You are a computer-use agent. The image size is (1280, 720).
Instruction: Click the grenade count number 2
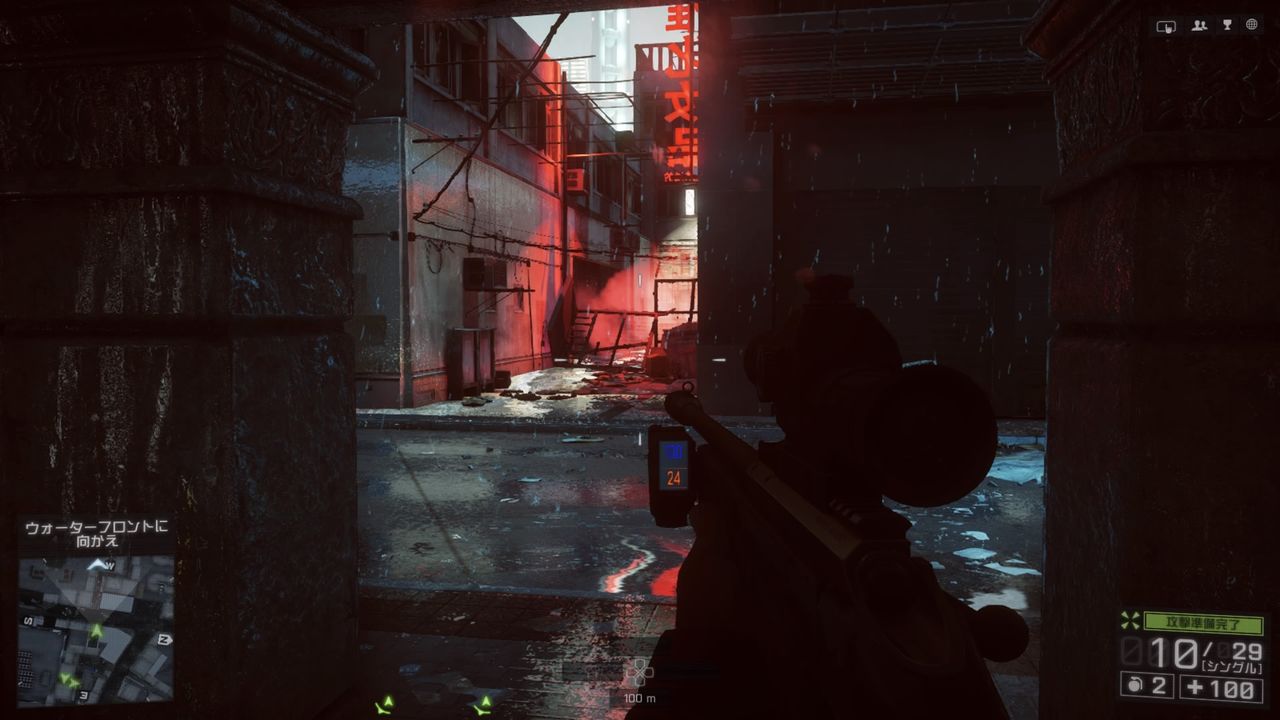click(x=1157, y=688)
